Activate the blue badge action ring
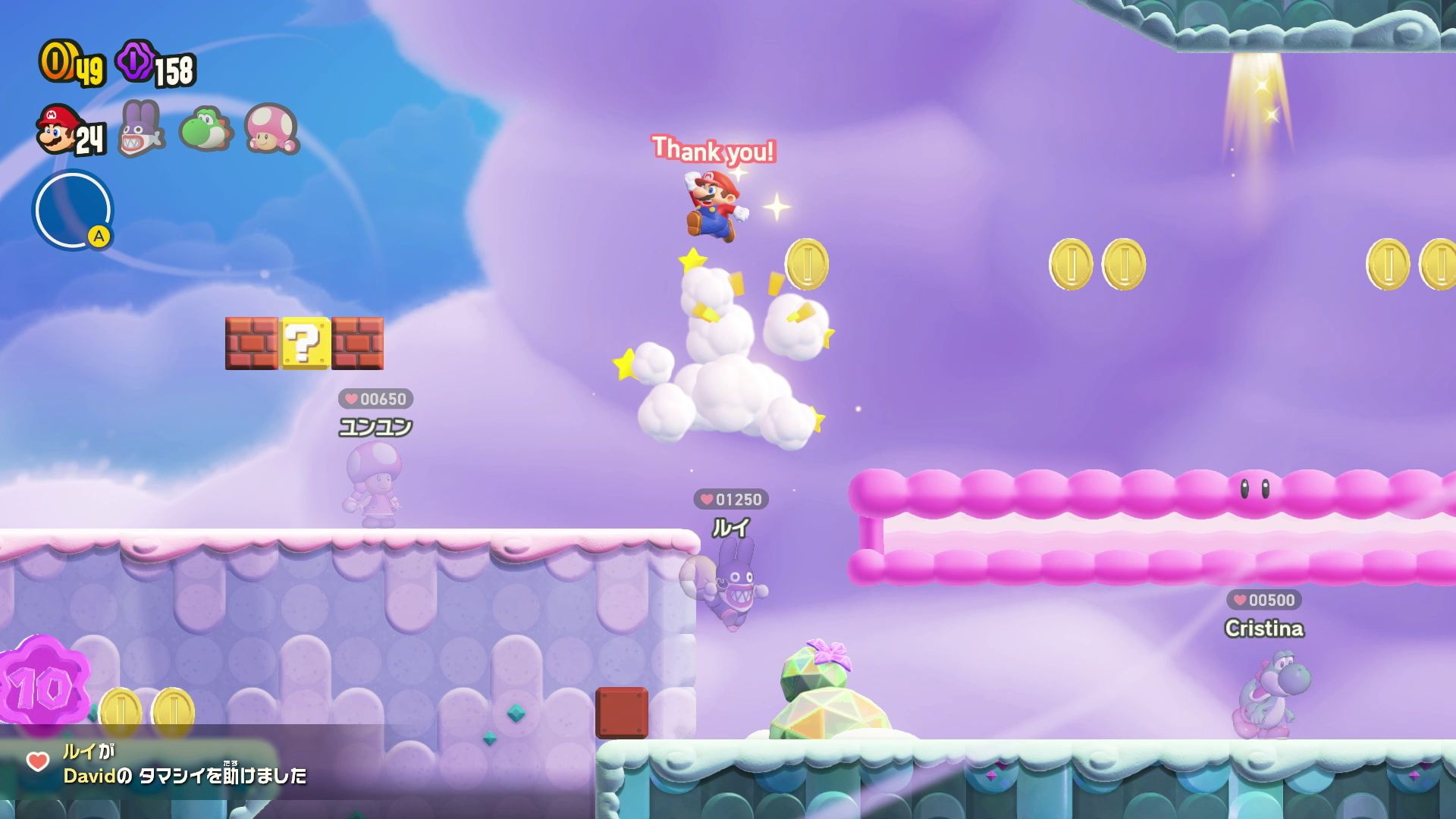Viewport: 1456px width, 819px height. click(73, 210)
